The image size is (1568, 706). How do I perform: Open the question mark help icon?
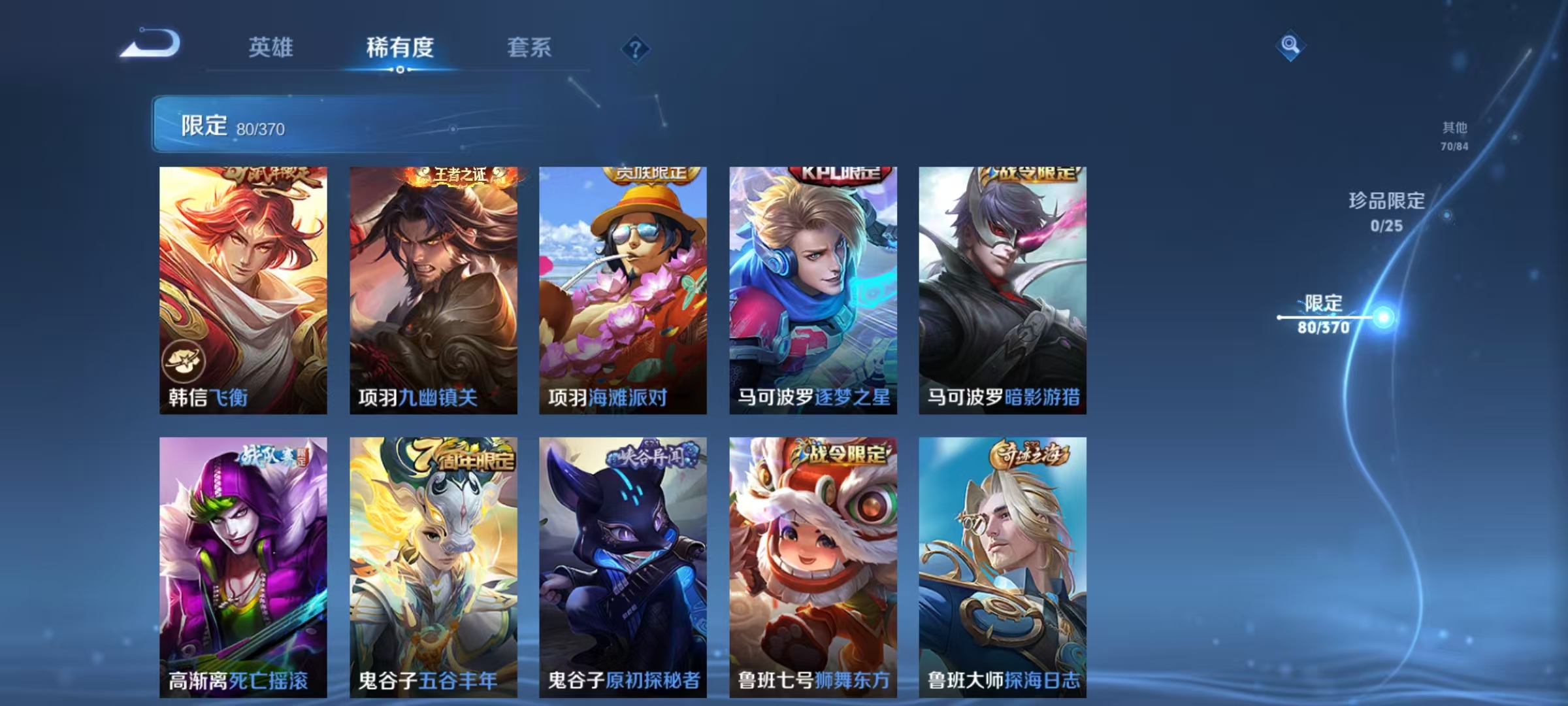[637, 47]
